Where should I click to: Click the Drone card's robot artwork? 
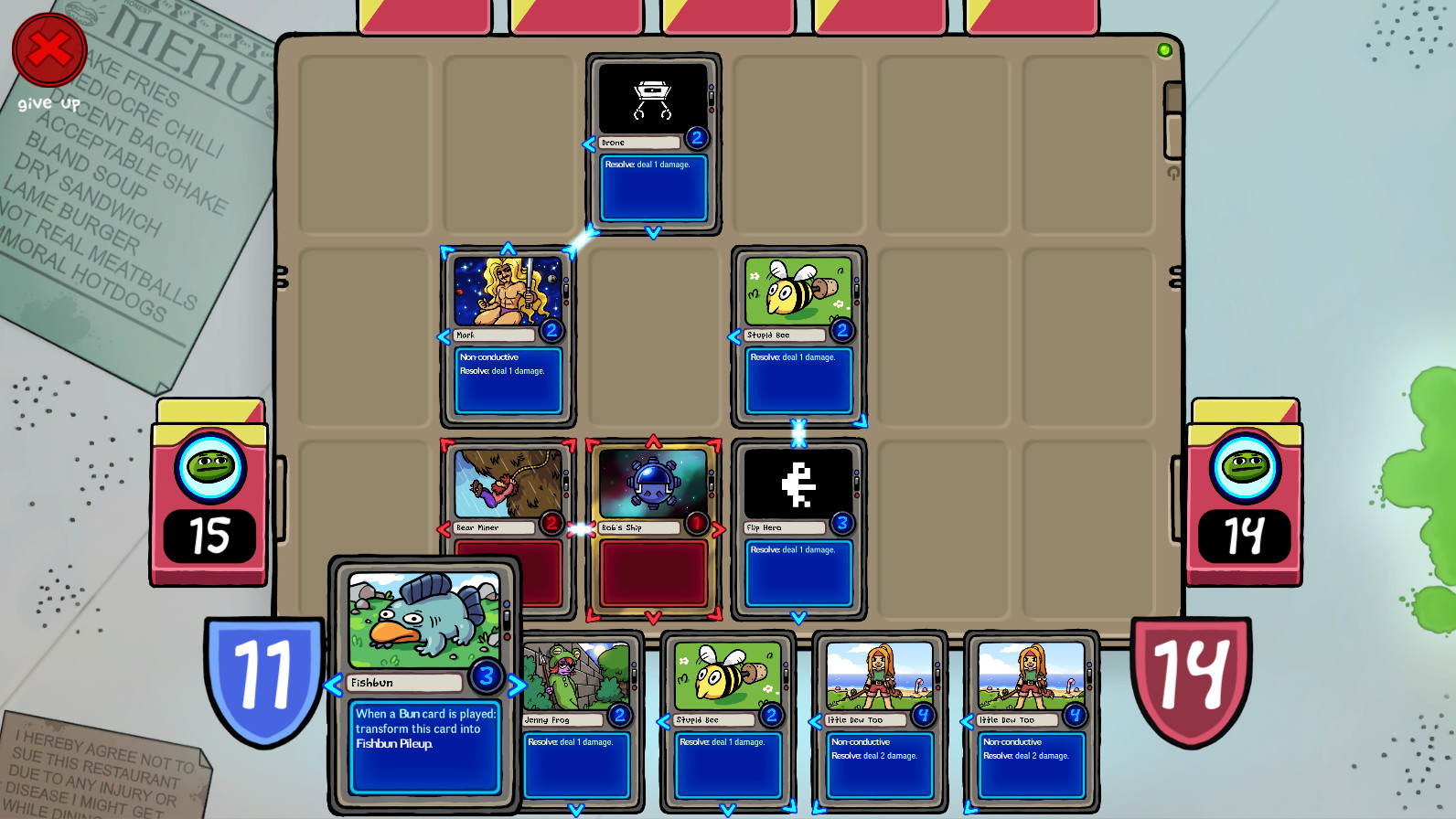(652, 99)
